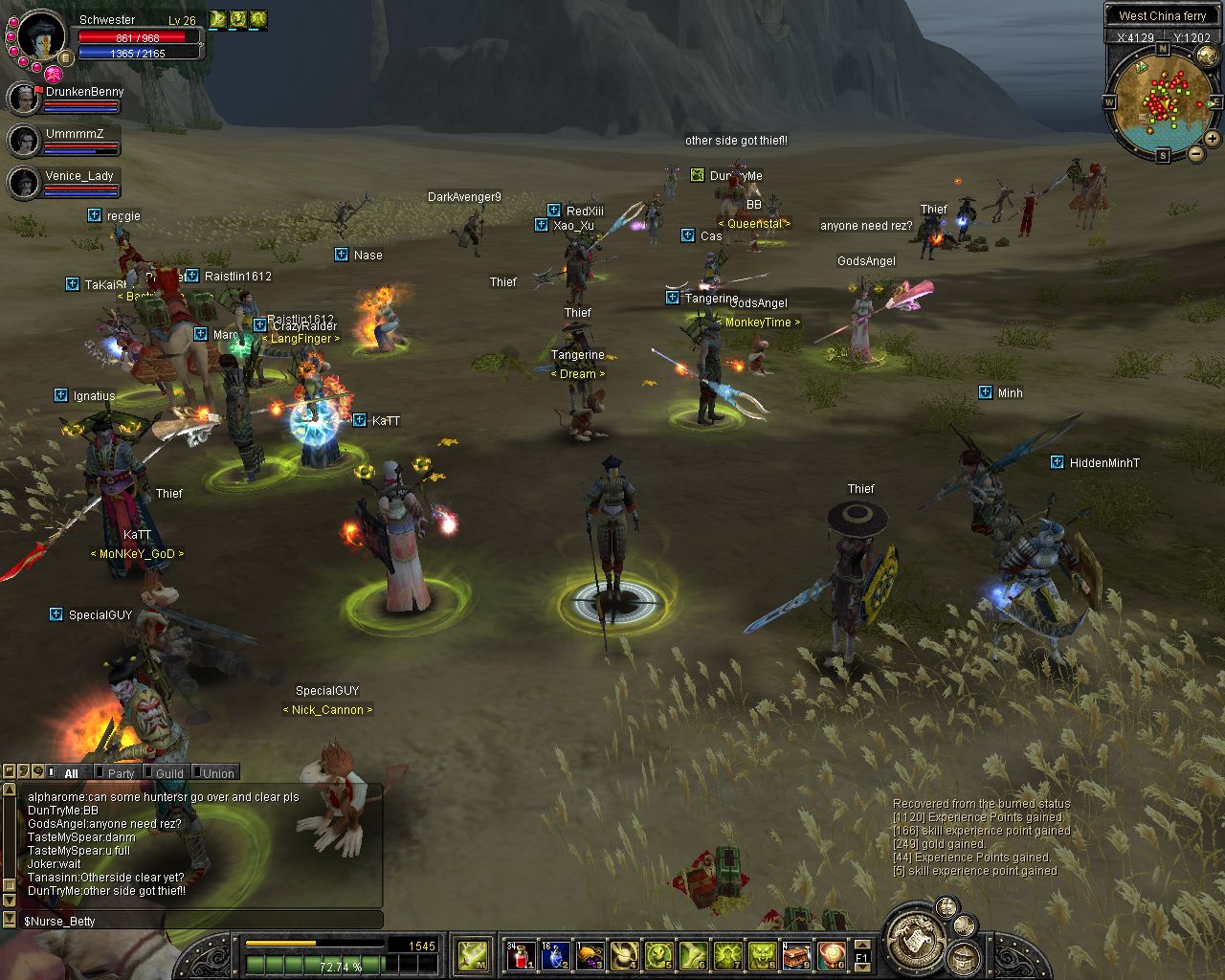Open the Union chat tab
This screenshot has width=1225, height=980.
tap(218, 773)
